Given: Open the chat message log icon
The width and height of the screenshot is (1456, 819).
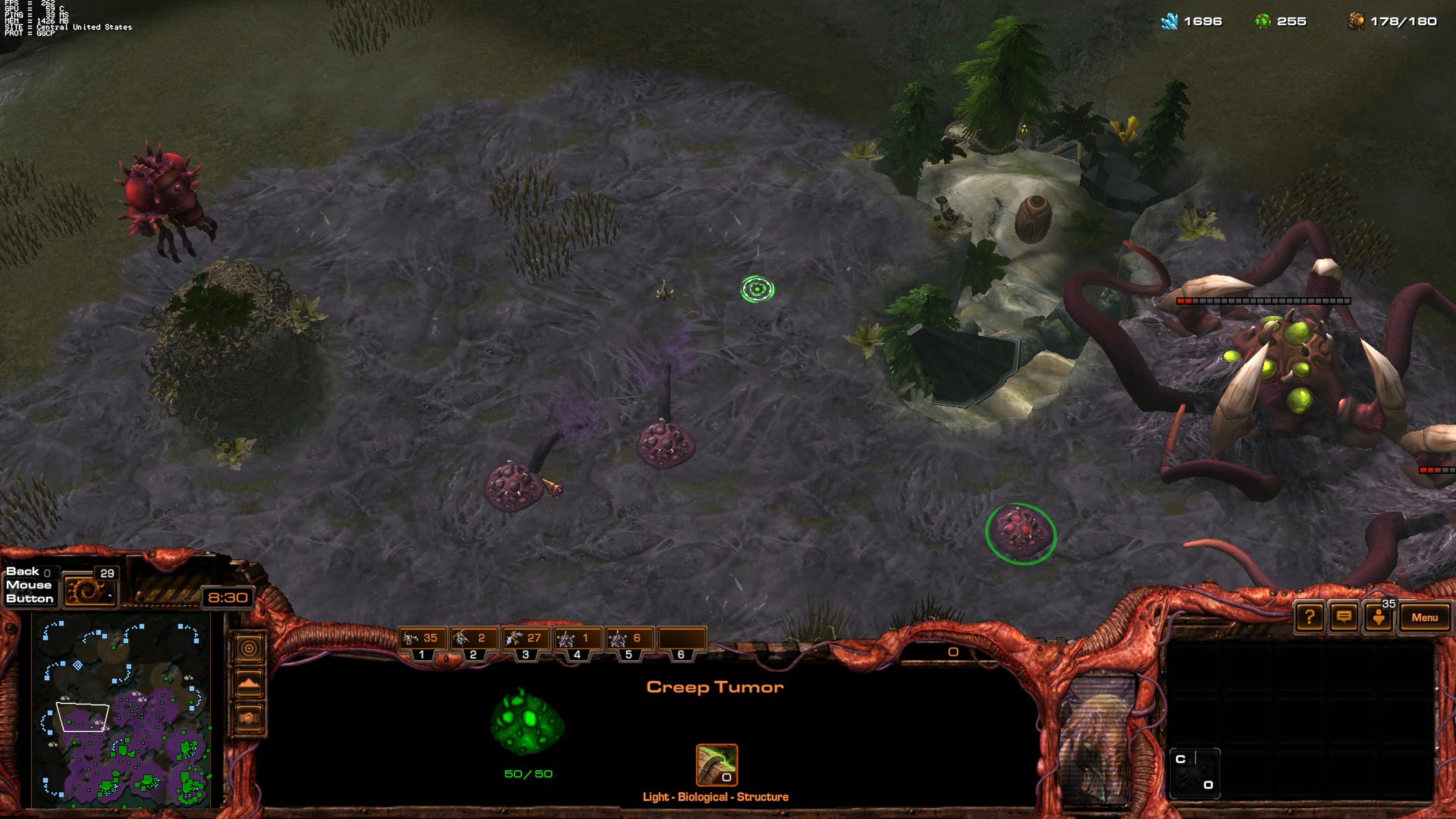Looking at the screenshot, I should tap(1342, 618).
